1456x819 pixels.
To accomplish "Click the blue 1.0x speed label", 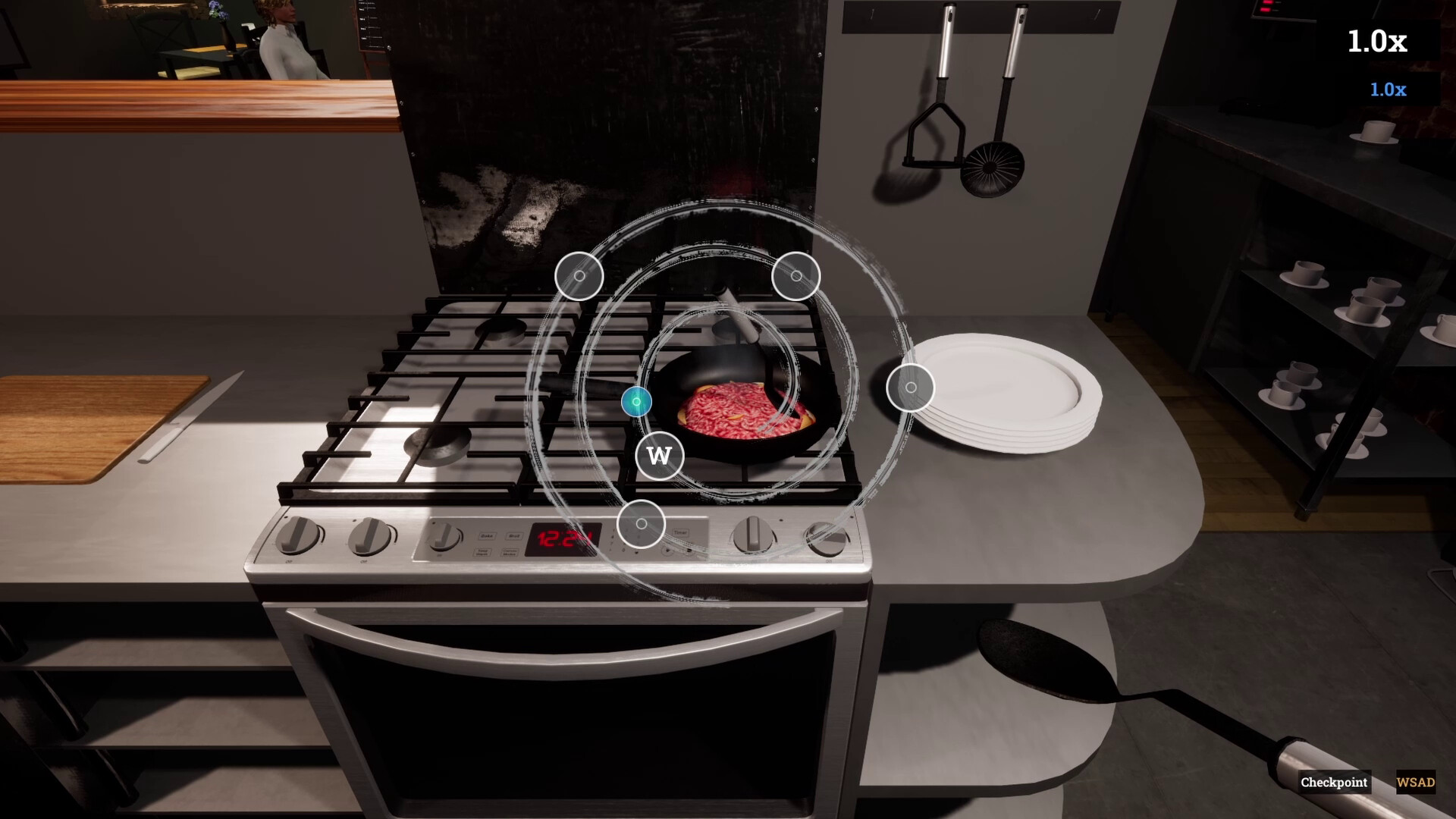I will pos(1387,89).
